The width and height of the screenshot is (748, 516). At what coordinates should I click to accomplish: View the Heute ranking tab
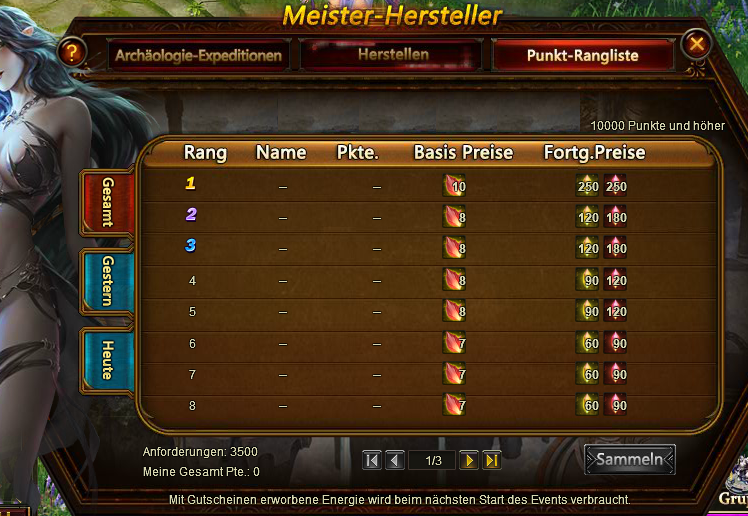tap(107, 359)
